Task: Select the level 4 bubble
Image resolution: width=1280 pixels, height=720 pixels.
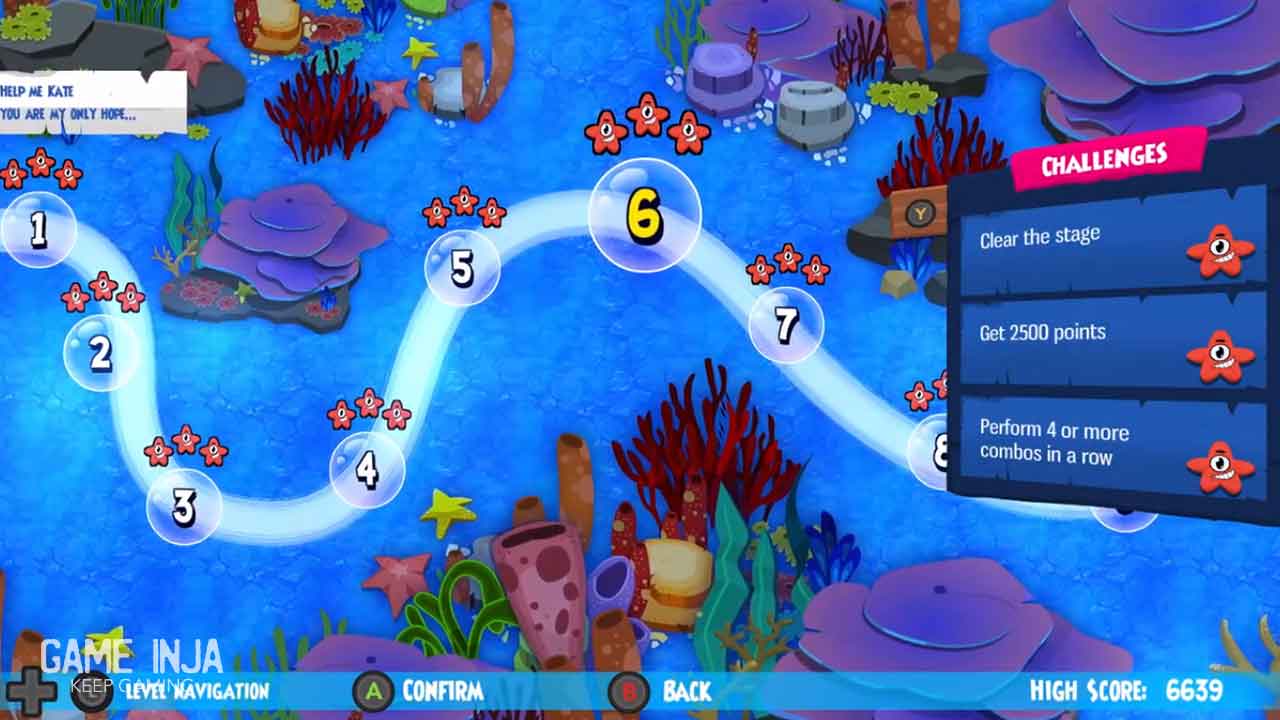Action: coord(367,469)
